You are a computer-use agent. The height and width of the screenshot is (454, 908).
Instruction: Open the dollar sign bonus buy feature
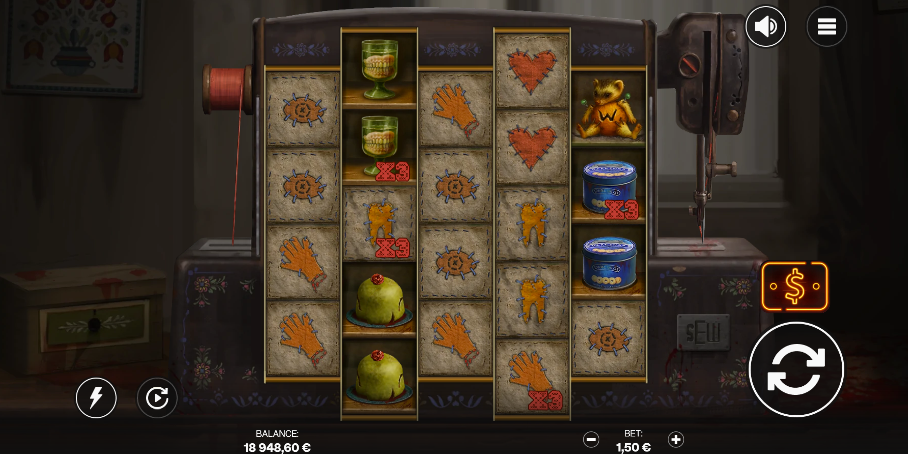pos(794,287)
